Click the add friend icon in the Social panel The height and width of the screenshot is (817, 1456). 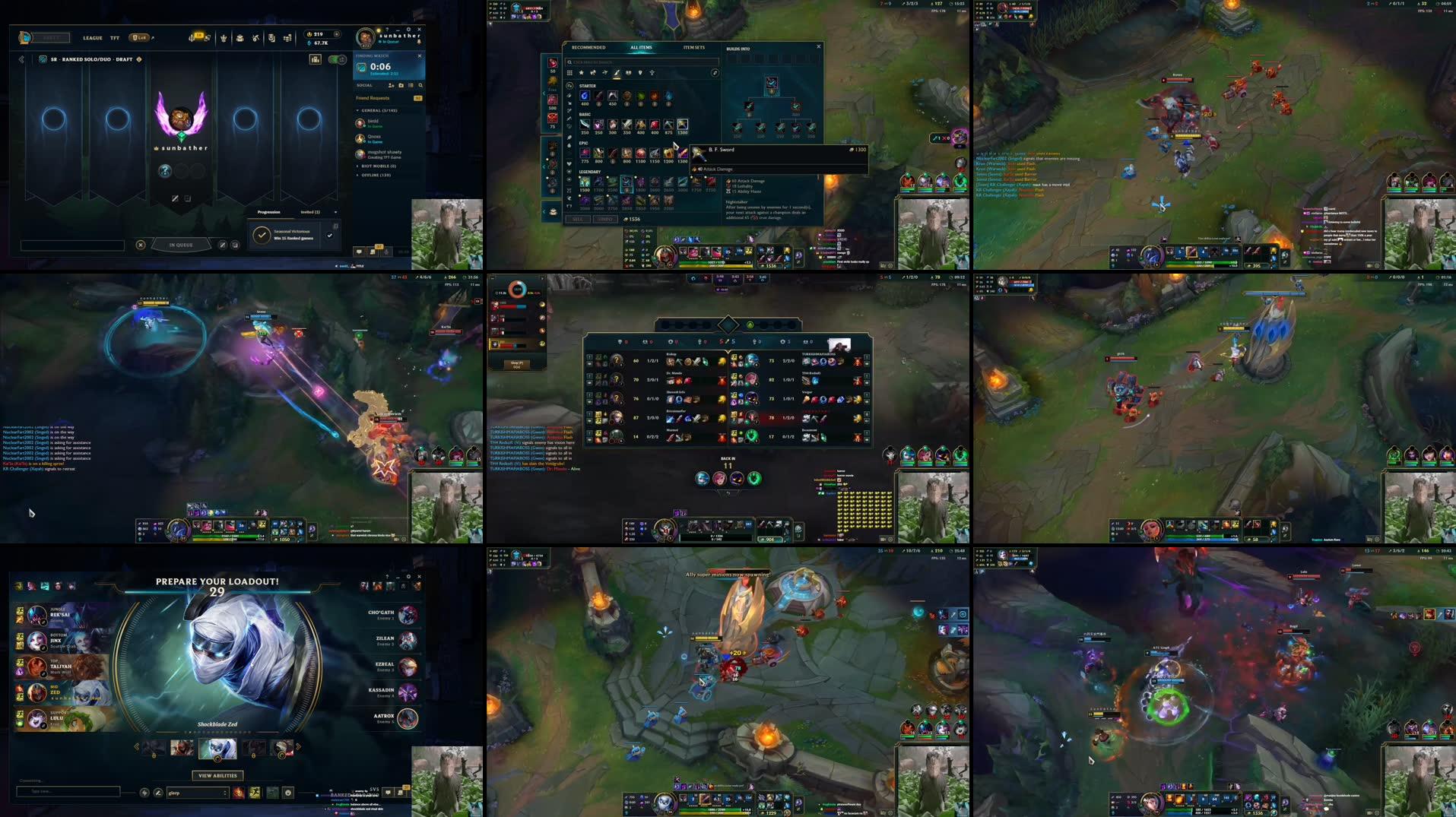point(391,85)
